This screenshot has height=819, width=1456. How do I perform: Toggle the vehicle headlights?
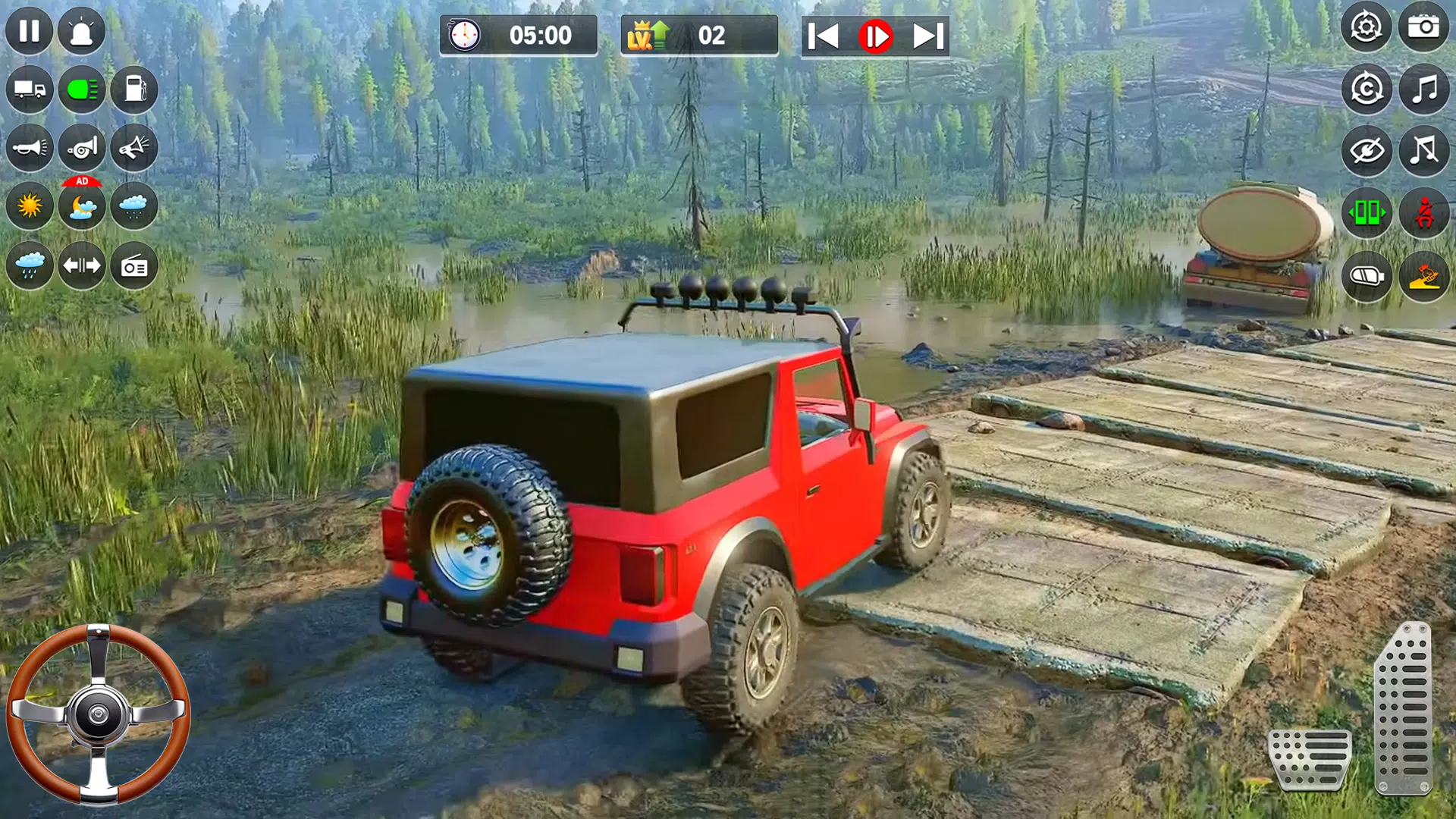pos(82,91)
